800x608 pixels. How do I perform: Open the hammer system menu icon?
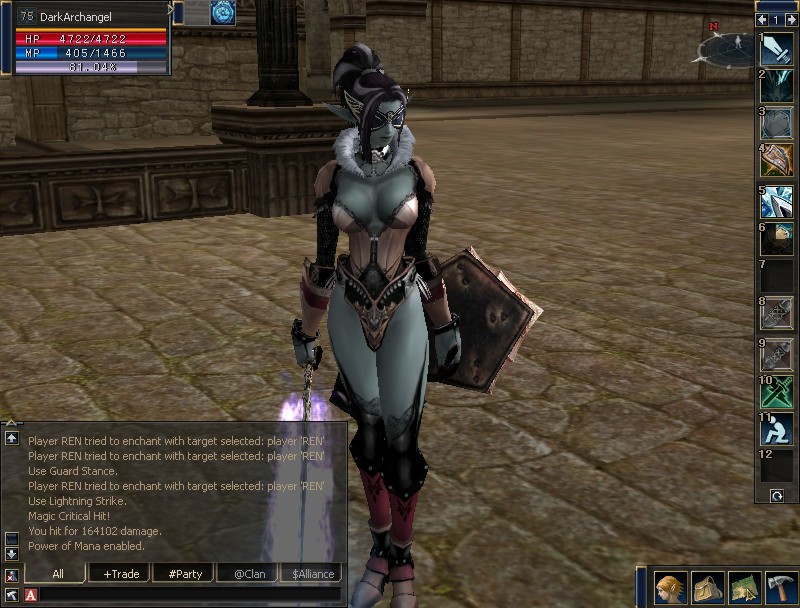780,588
